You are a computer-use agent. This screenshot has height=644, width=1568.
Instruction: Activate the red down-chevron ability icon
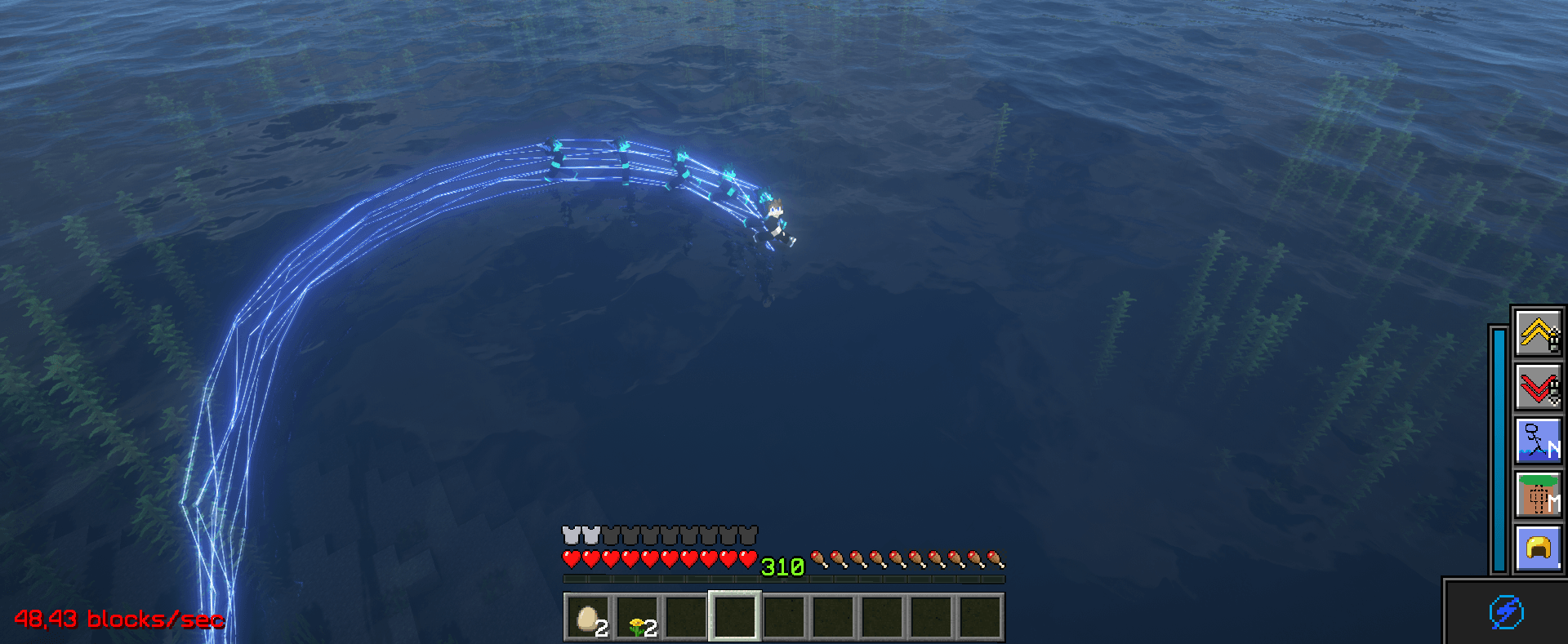tap(1539, 386)
